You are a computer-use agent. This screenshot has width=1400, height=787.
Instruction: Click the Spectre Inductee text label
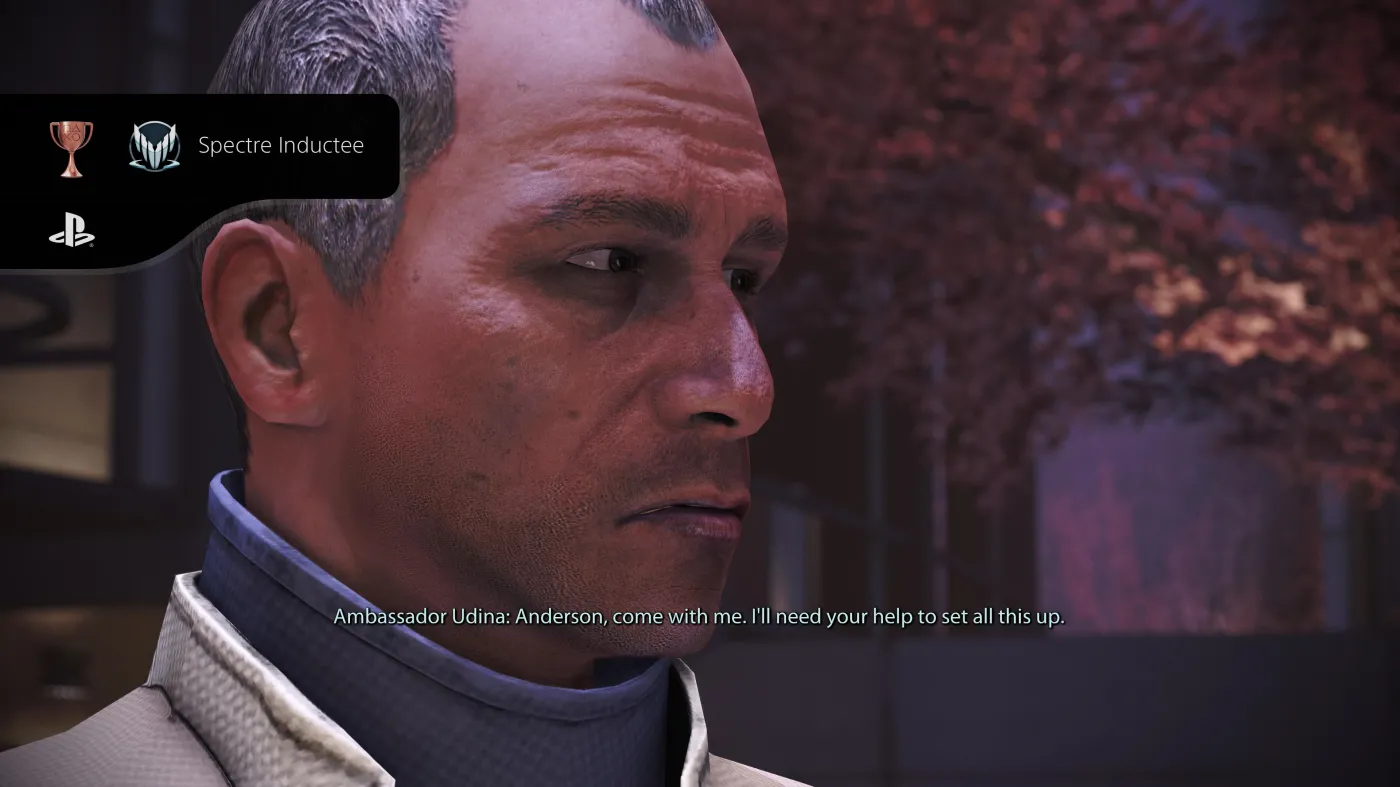(281, 145)
